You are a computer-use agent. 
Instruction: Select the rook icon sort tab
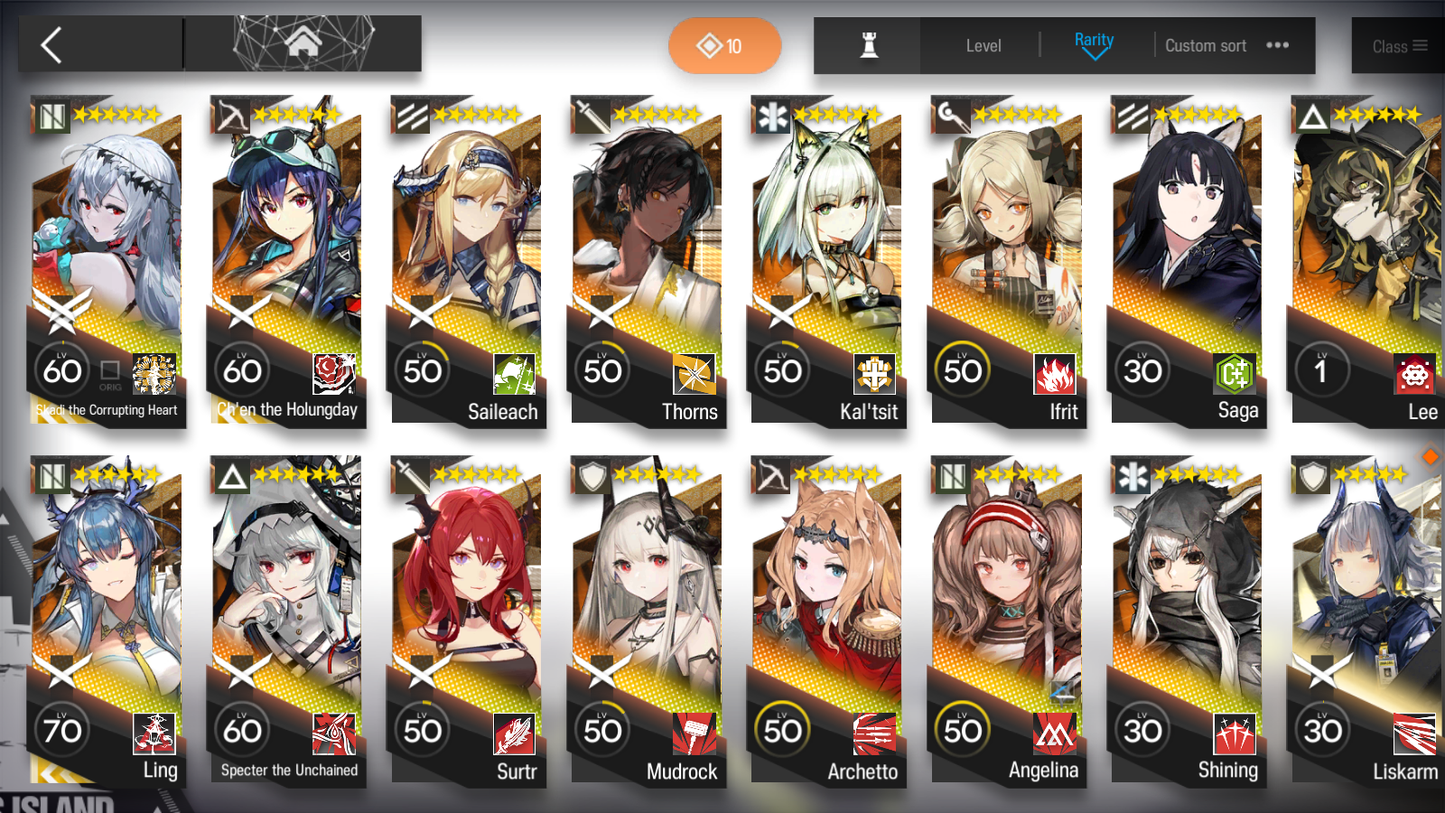(867, 44)
